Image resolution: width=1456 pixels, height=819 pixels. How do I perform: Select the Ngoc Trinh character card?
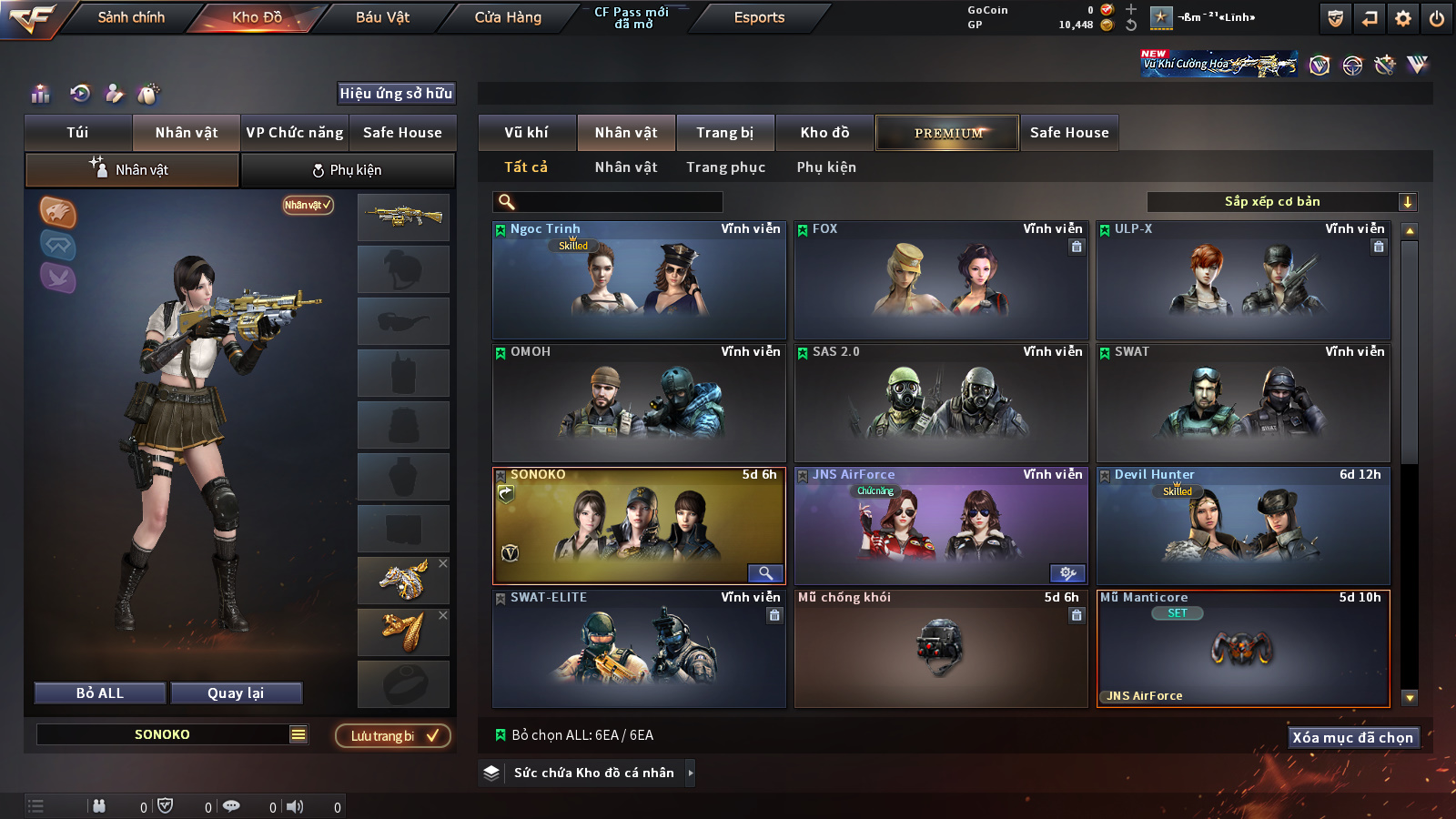click(x=639, y=280)
